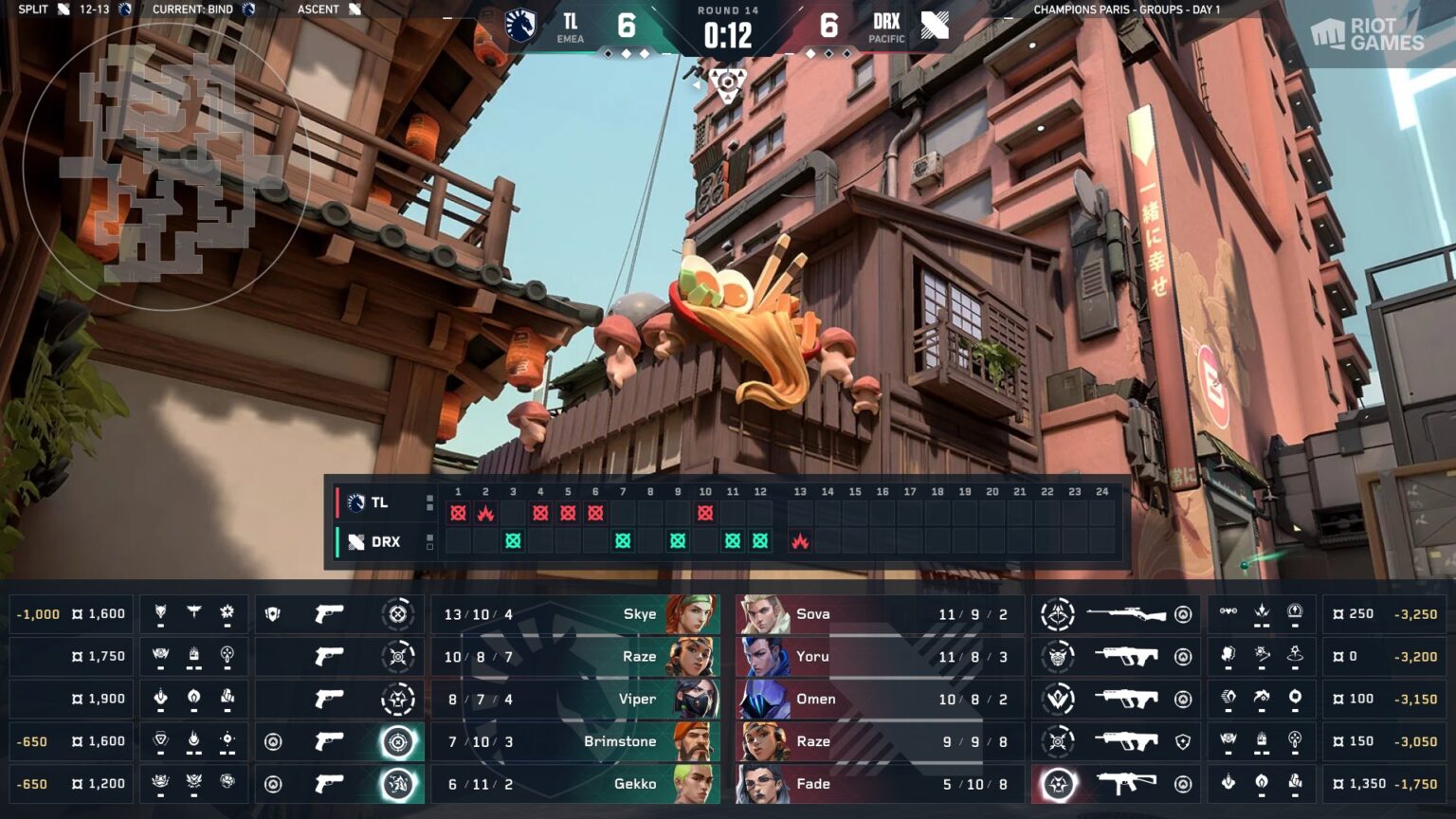1456x819 pixels.
Task: Click the flame icon on round 13
Action: (799, 541)
